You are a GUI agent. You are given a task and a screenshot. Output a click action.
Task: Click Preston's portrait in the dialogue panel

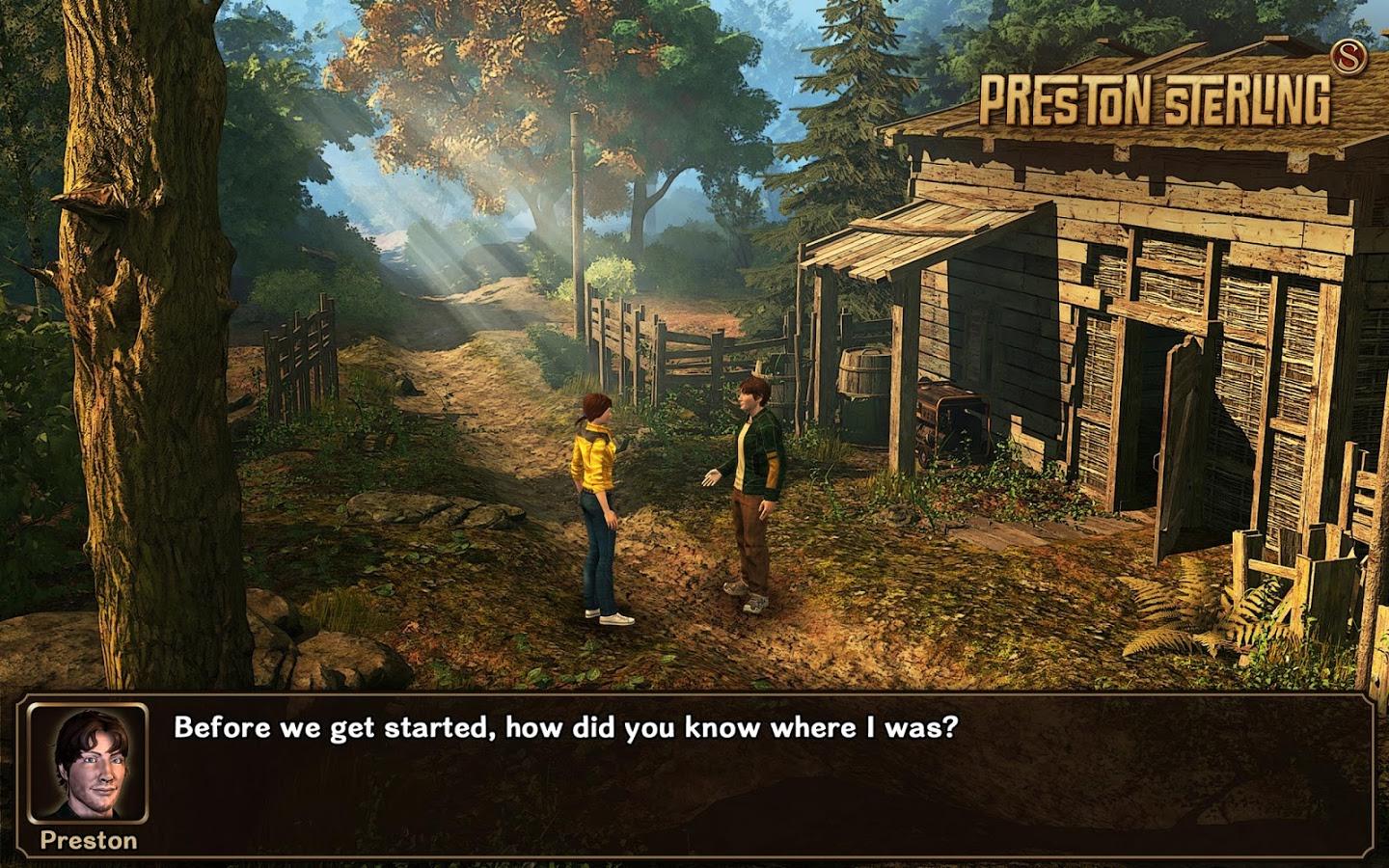87,762
